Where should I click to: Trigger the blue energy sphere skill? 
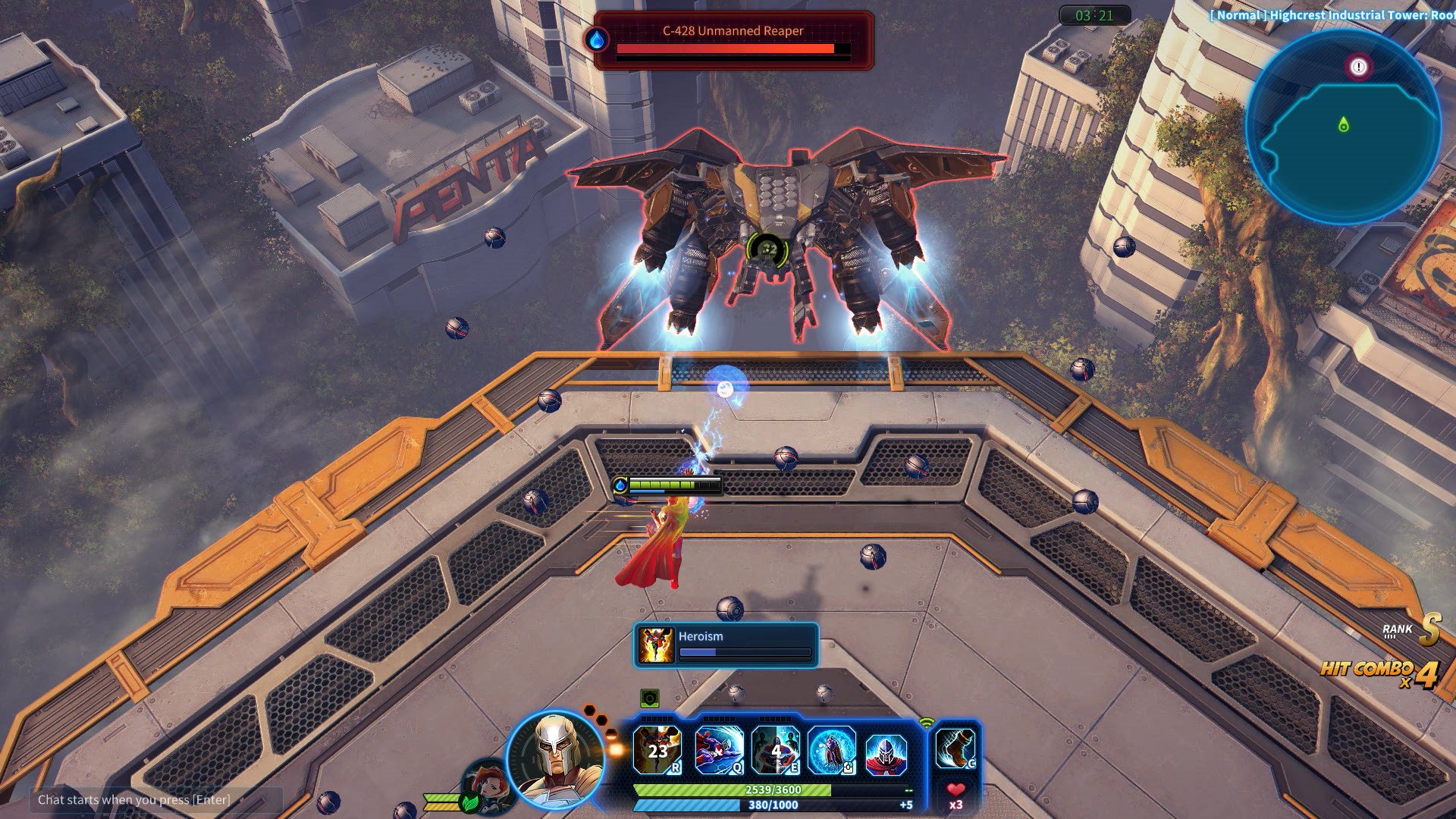click(x=831, y=750)
